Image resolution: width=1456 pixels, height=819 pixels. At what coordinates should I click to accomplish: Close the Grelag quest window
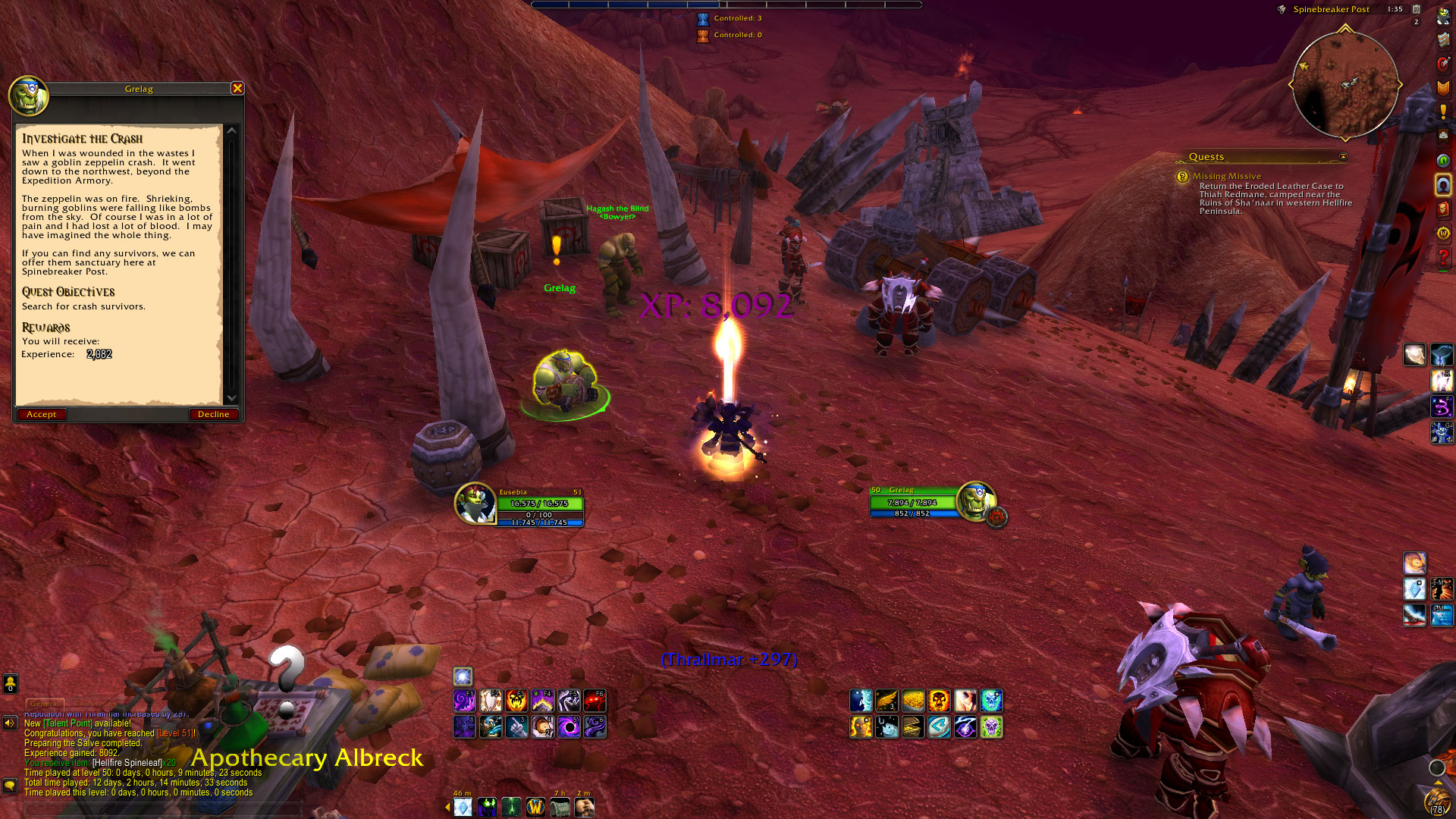(x=237, y=89)
